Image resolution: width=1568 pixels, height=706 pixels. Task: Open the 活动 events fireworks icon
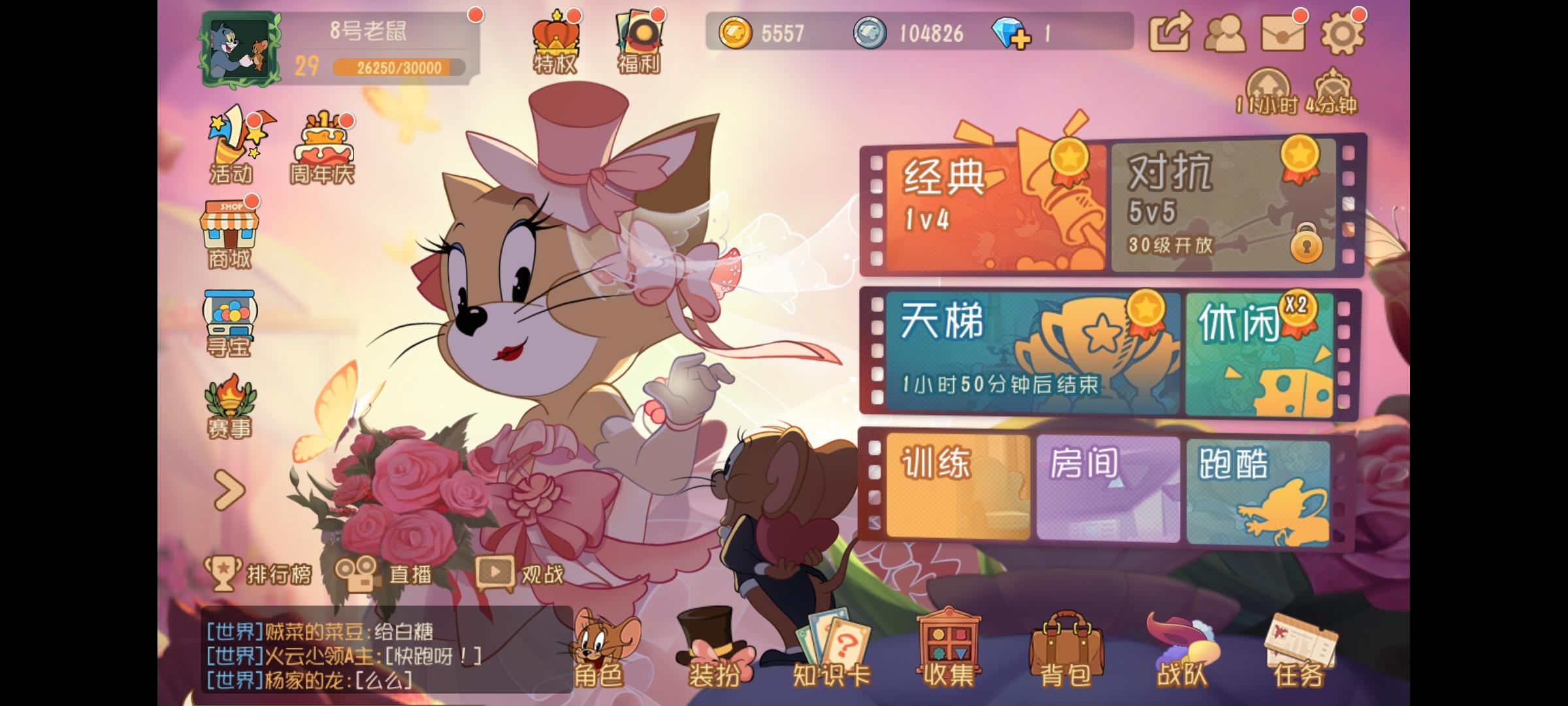[x=232, y=141]
